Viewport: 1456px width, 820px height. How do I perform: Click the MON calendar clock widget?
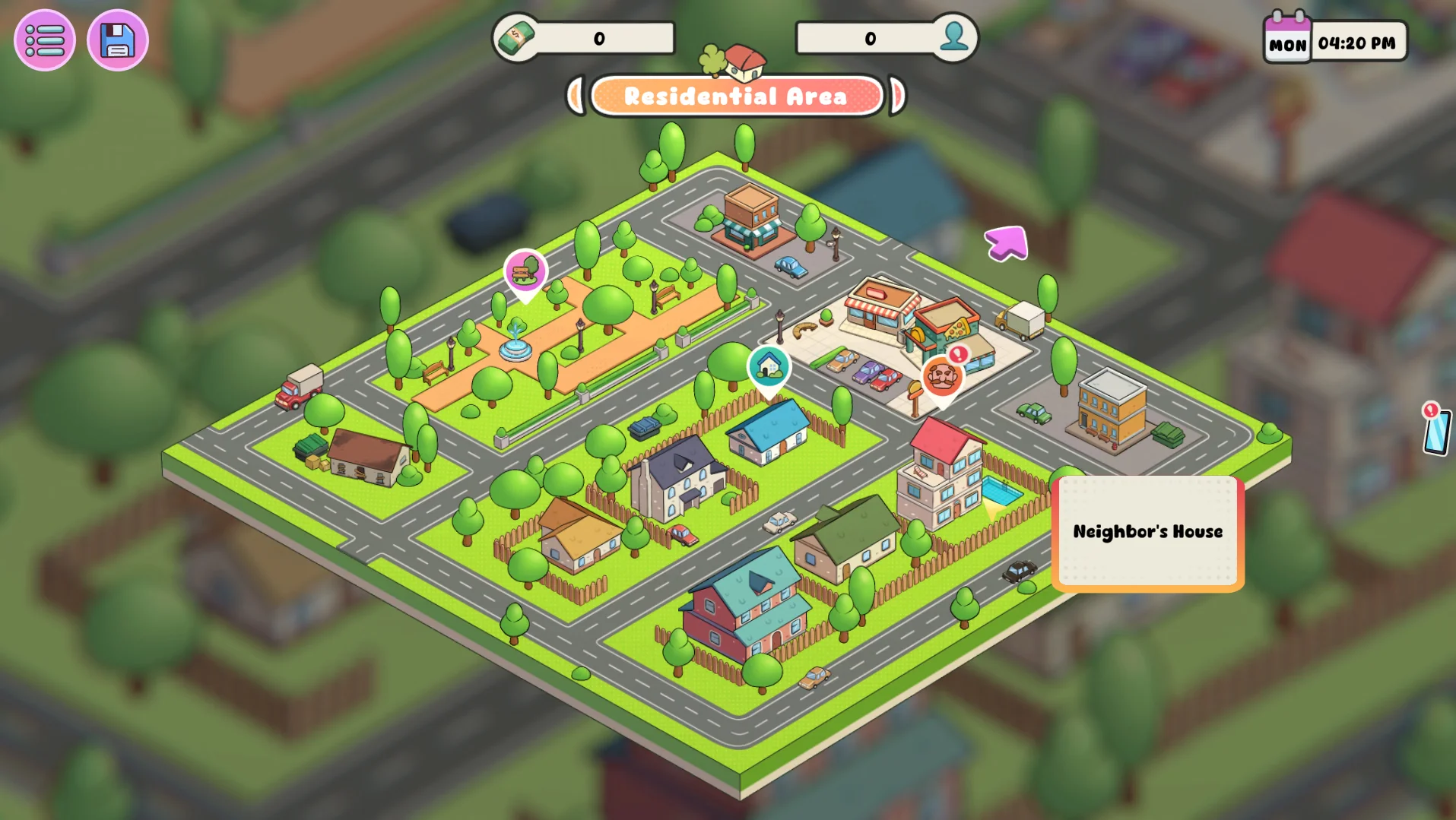(x=1335, y=41)
